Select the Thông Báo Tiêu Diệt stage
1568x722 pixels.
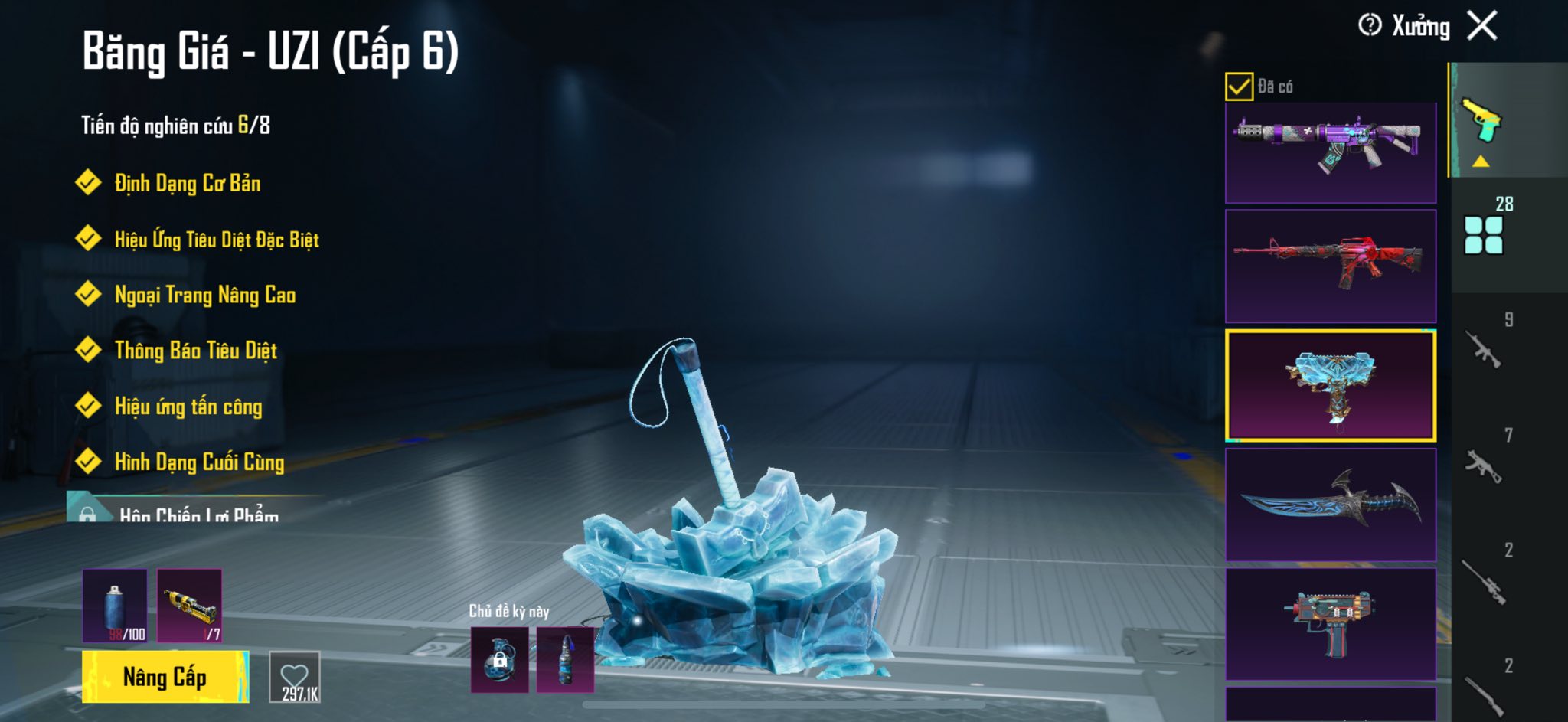pos(195,351)
